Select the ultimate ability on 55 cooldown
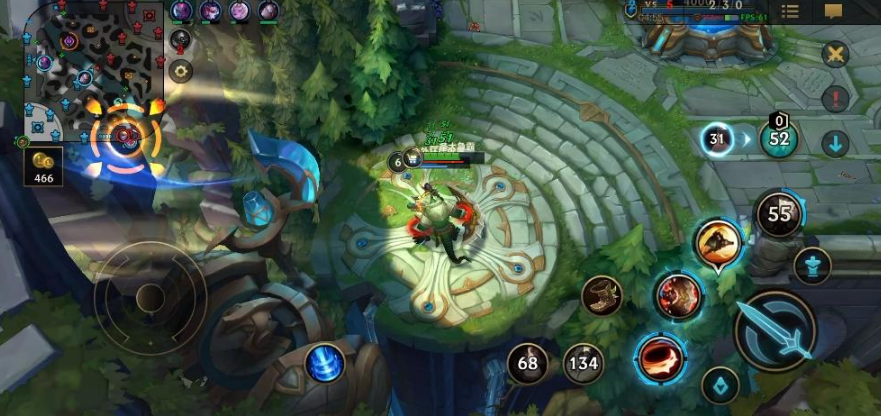 pyautogui.click(x=779, y=213)
